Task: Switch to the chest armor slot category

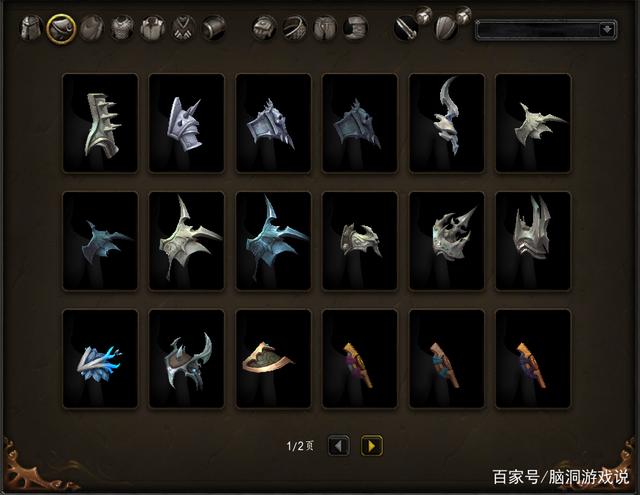Action: pos(122,27)
